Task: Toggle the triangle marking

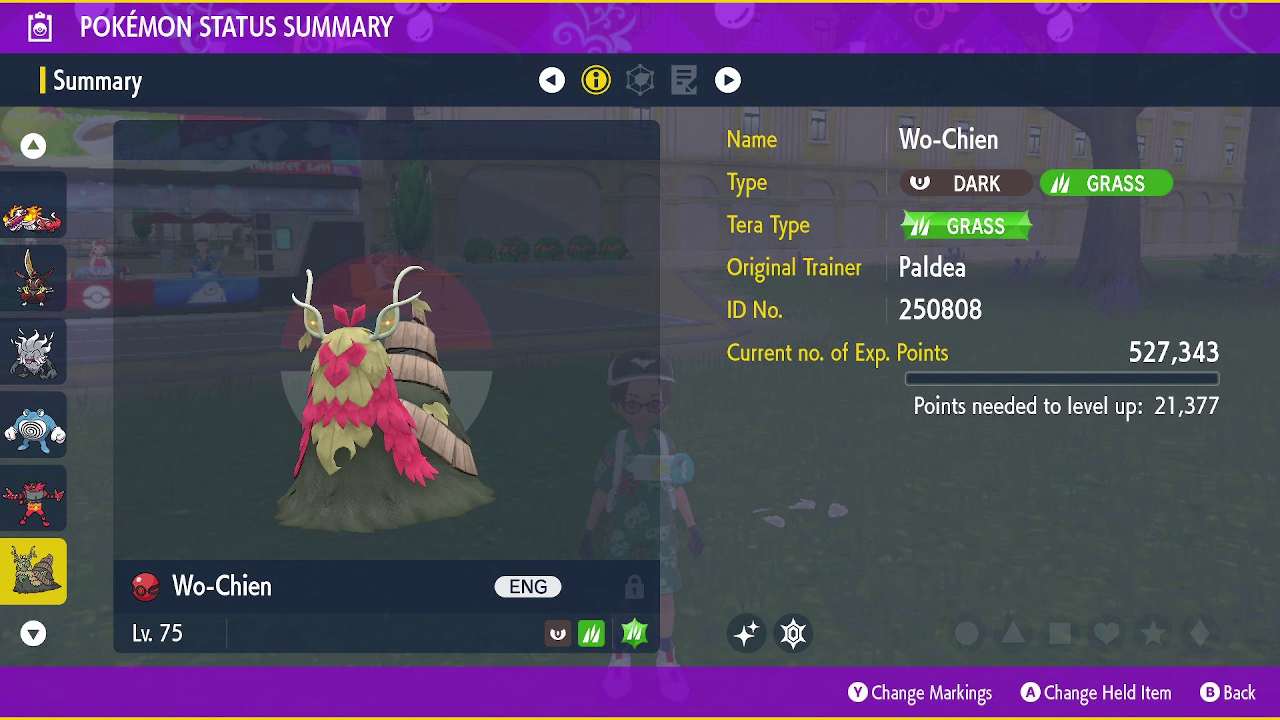Action: point(1013,633)
